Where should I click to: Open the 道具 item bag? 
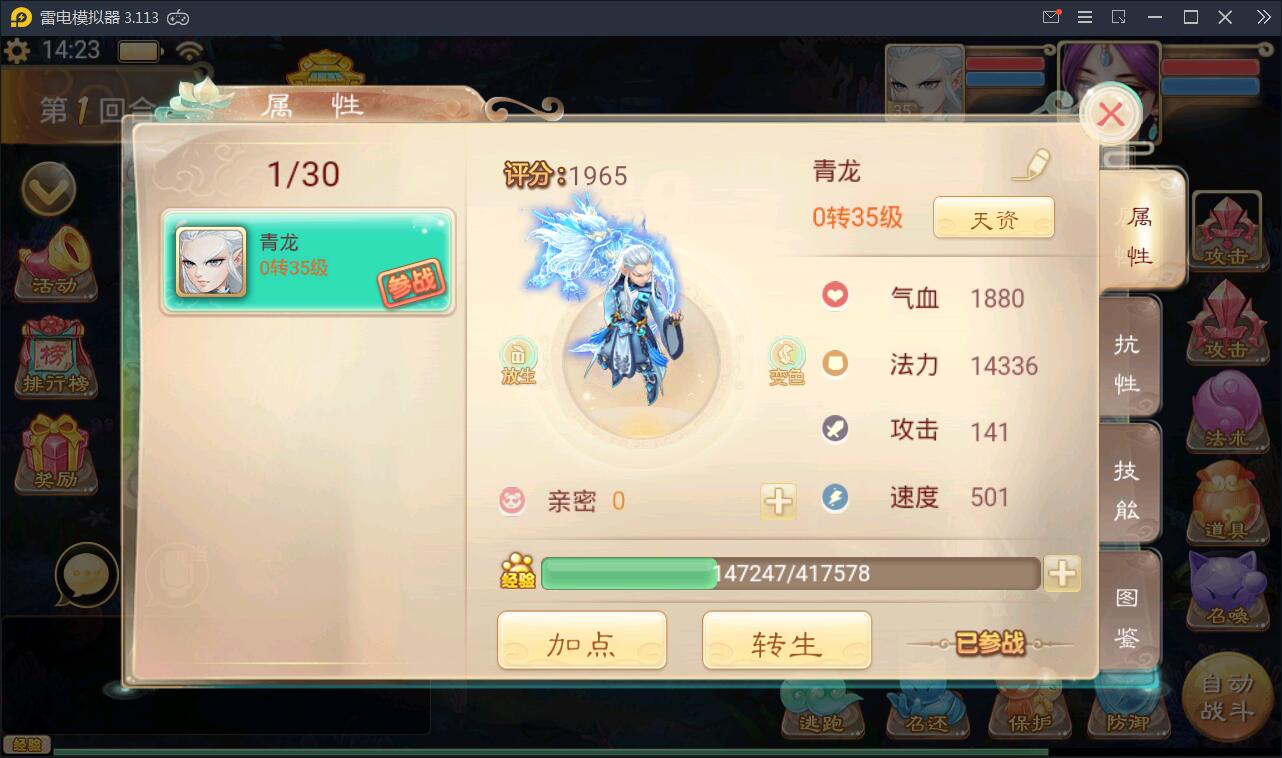(x=1228, y=502)
